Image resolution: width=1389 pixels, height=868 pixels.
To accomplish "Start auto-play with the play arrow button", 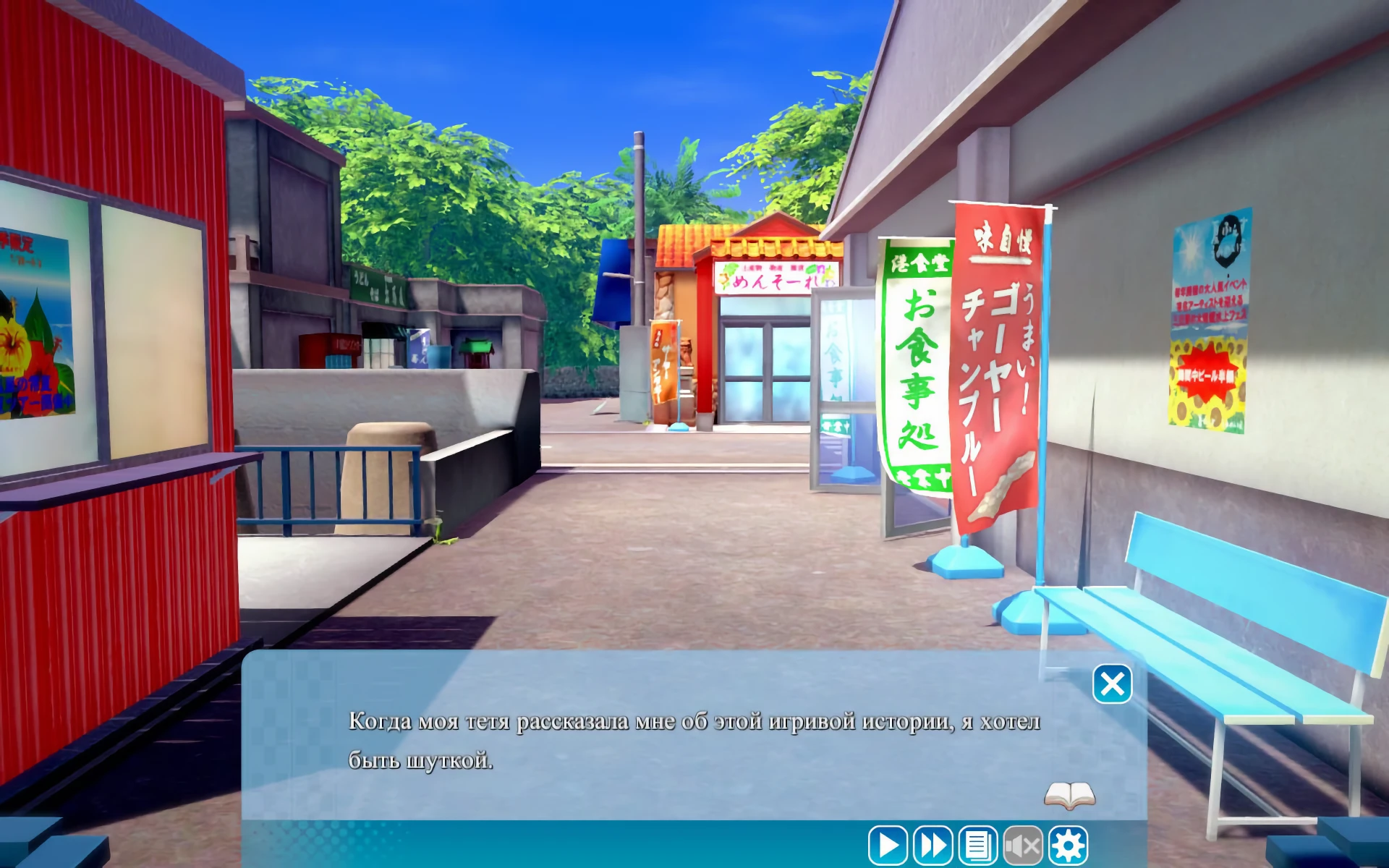I will coord(888,845).
